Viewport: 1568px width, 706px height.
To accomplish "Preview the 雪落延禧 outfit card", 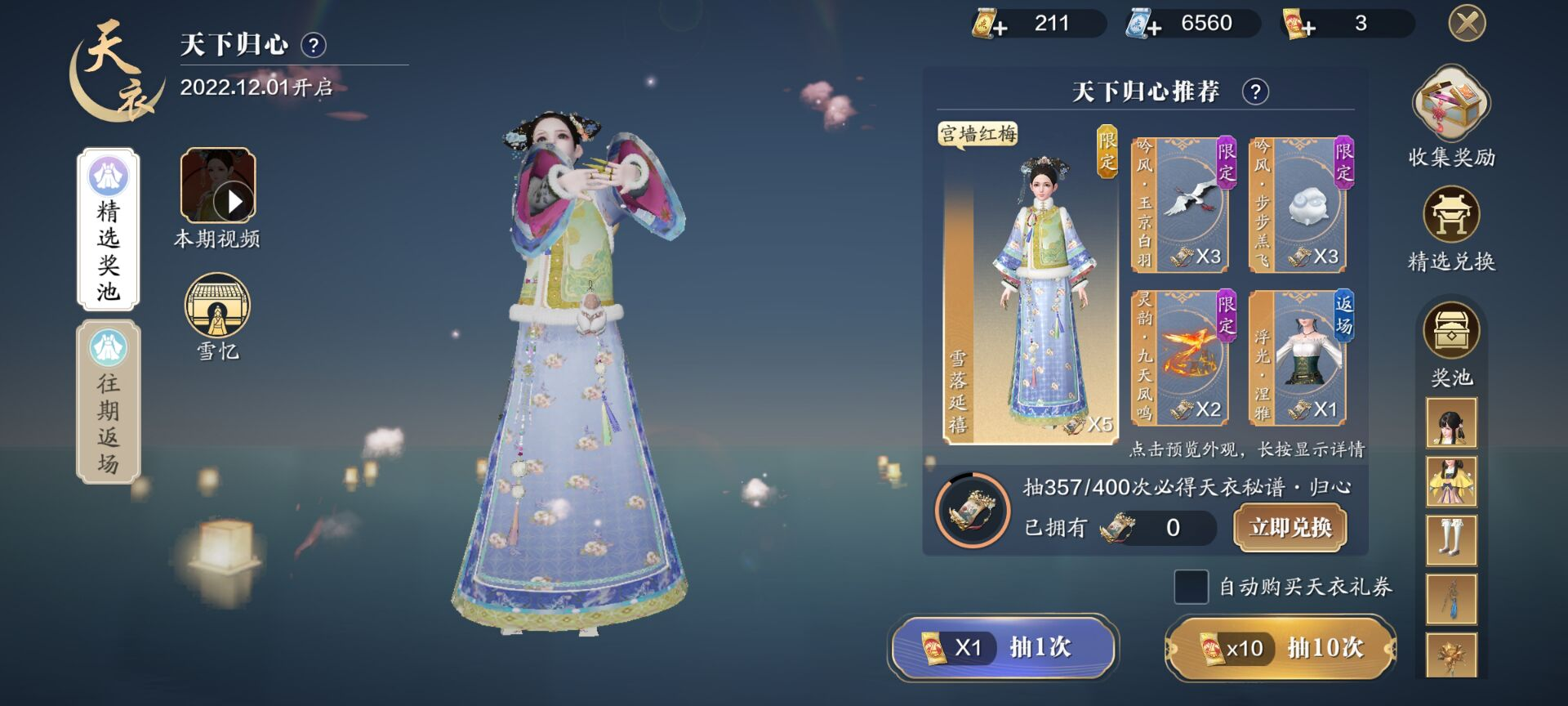I will pos(1031,286).
